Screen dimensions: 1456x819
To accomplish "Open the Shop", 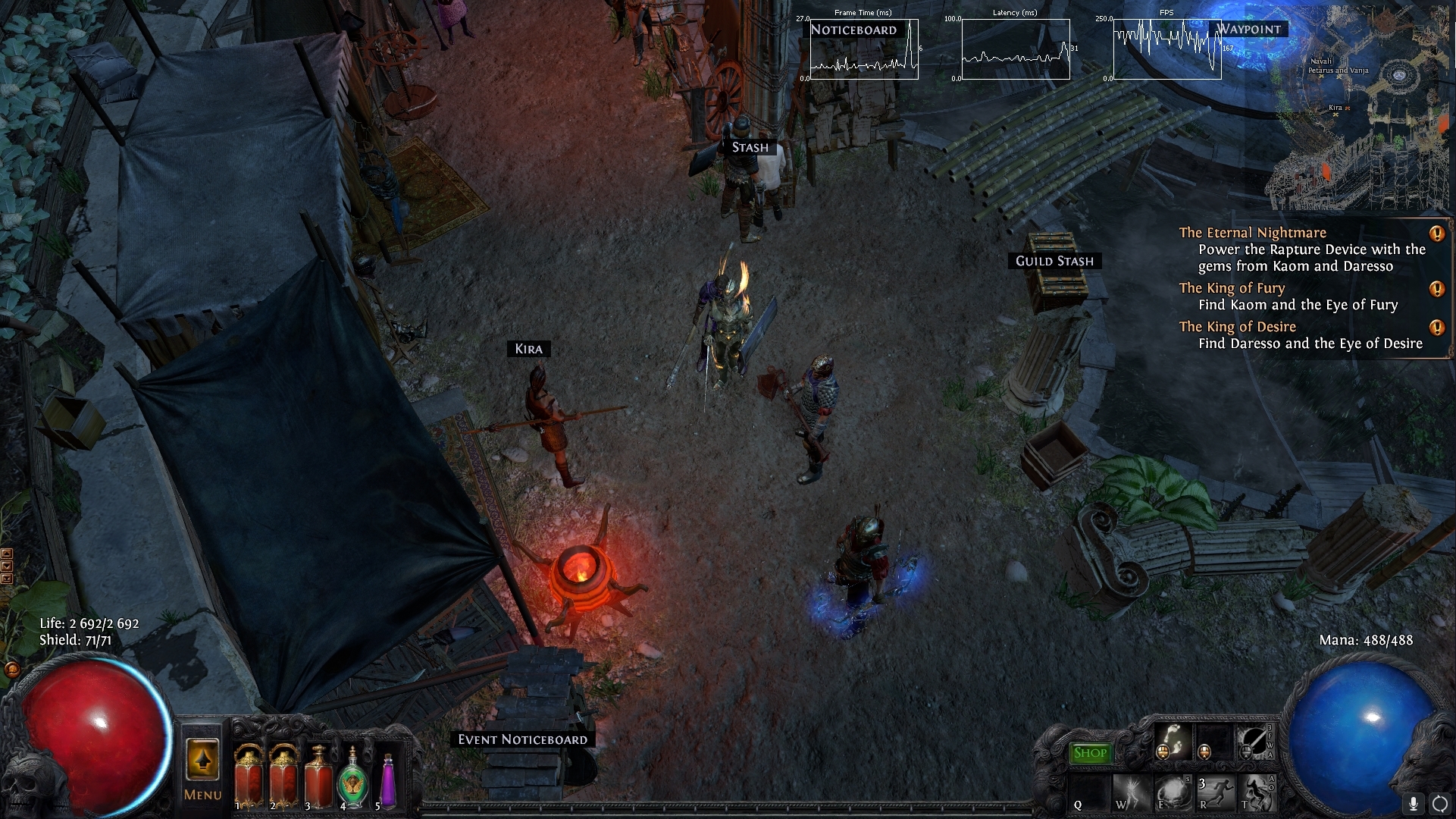I will coord(1091,752).
